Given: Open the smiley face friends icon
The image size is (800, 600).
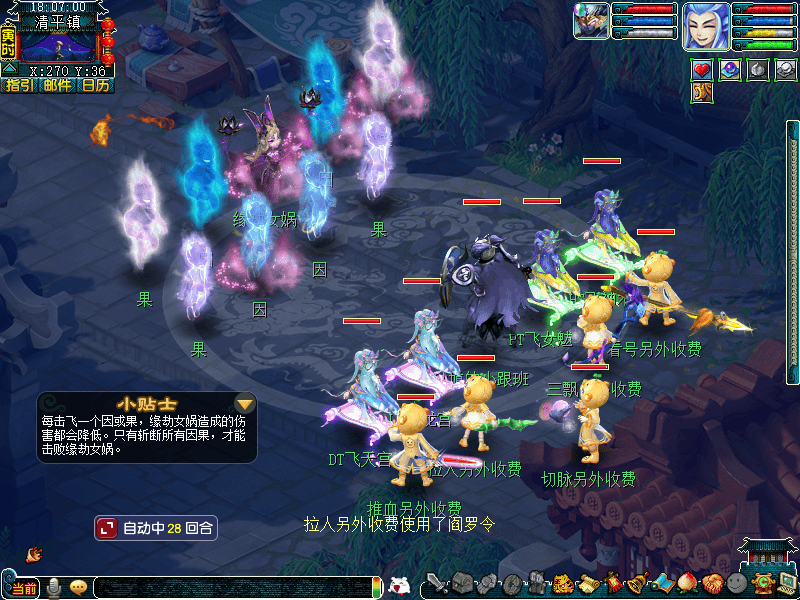Looking at the screenshot, I should point(736,584).
